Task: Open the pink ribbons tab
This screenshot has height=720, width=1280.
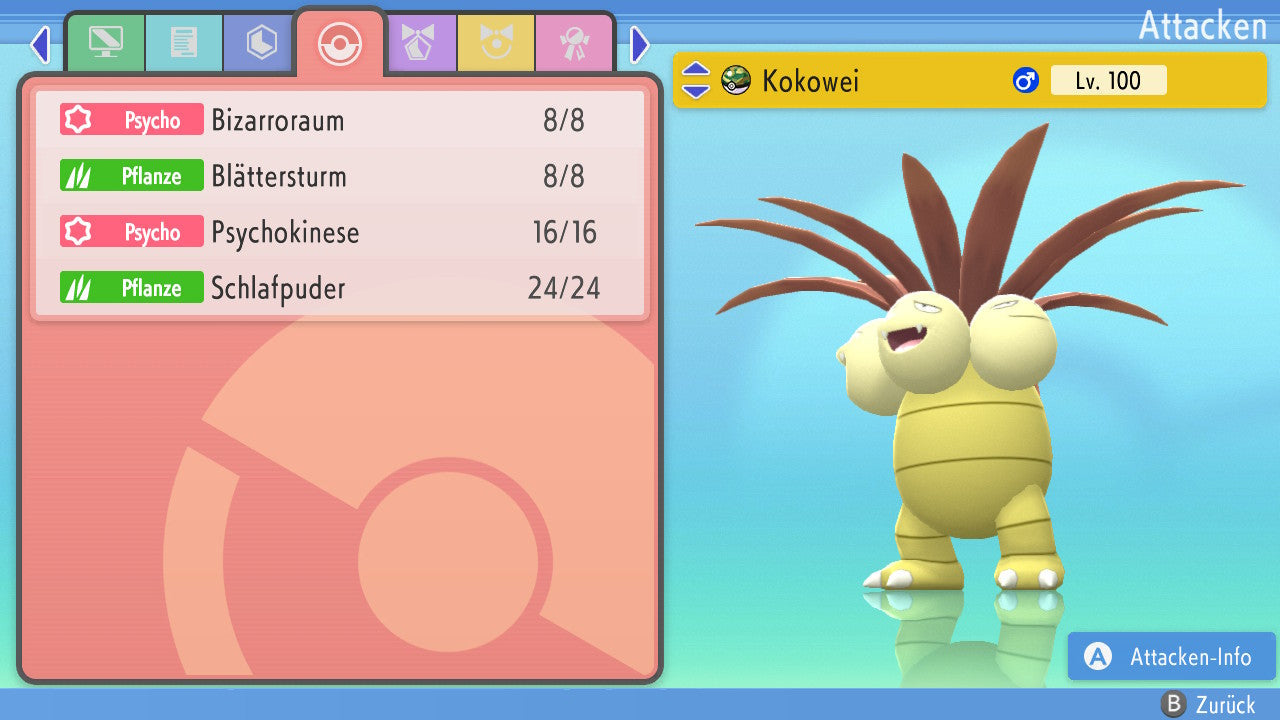Action: [574, 43]
